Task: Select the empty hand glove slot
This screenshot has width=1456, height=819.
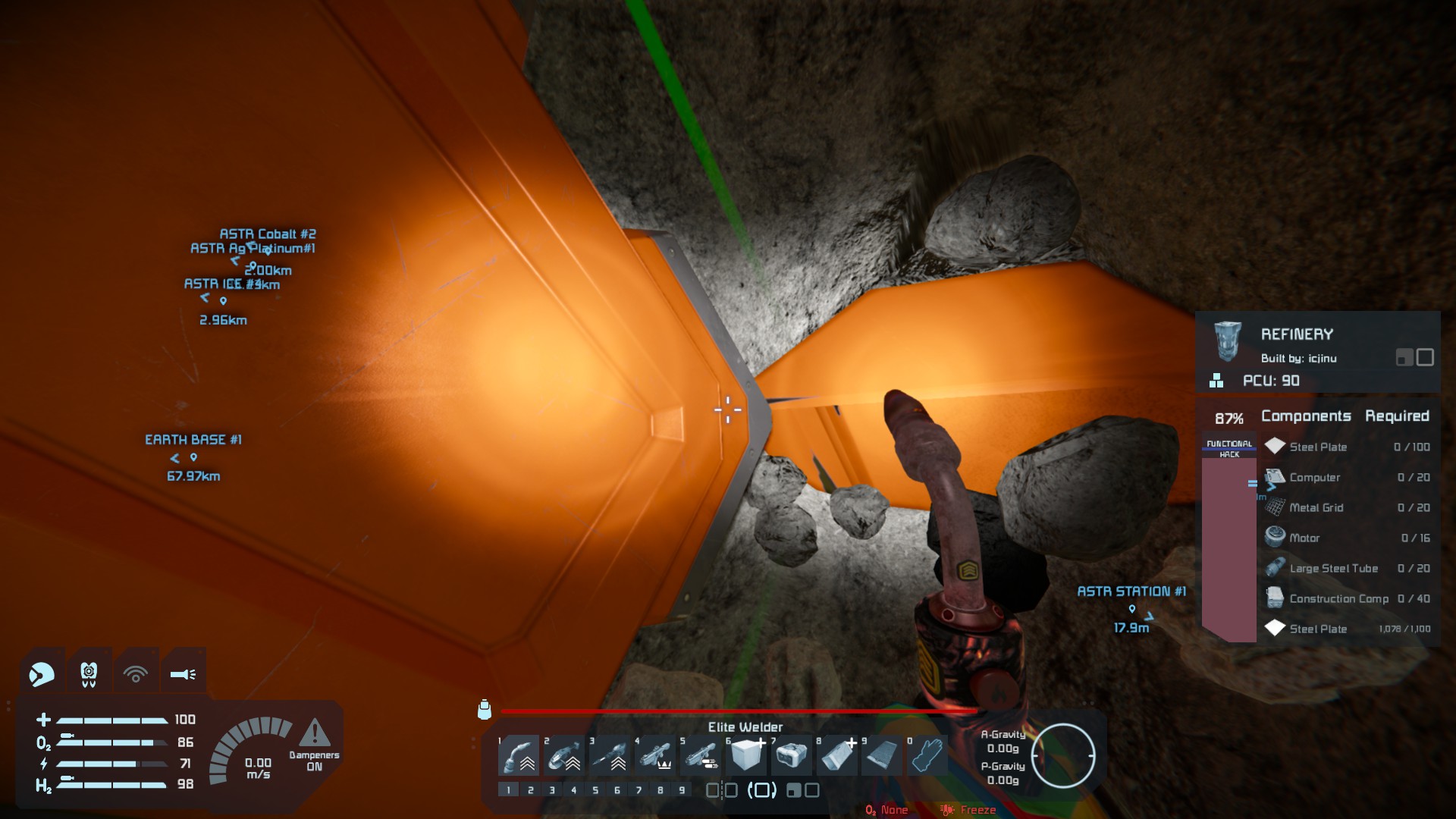Action: (927, 755)
